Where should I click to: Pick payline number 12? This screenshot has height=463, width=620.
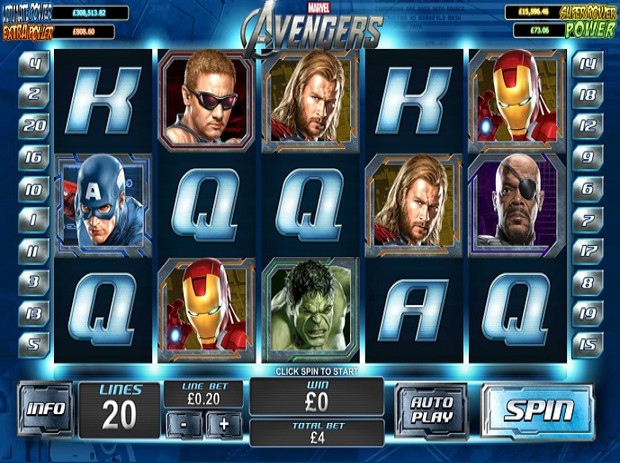tap(587, 125)
